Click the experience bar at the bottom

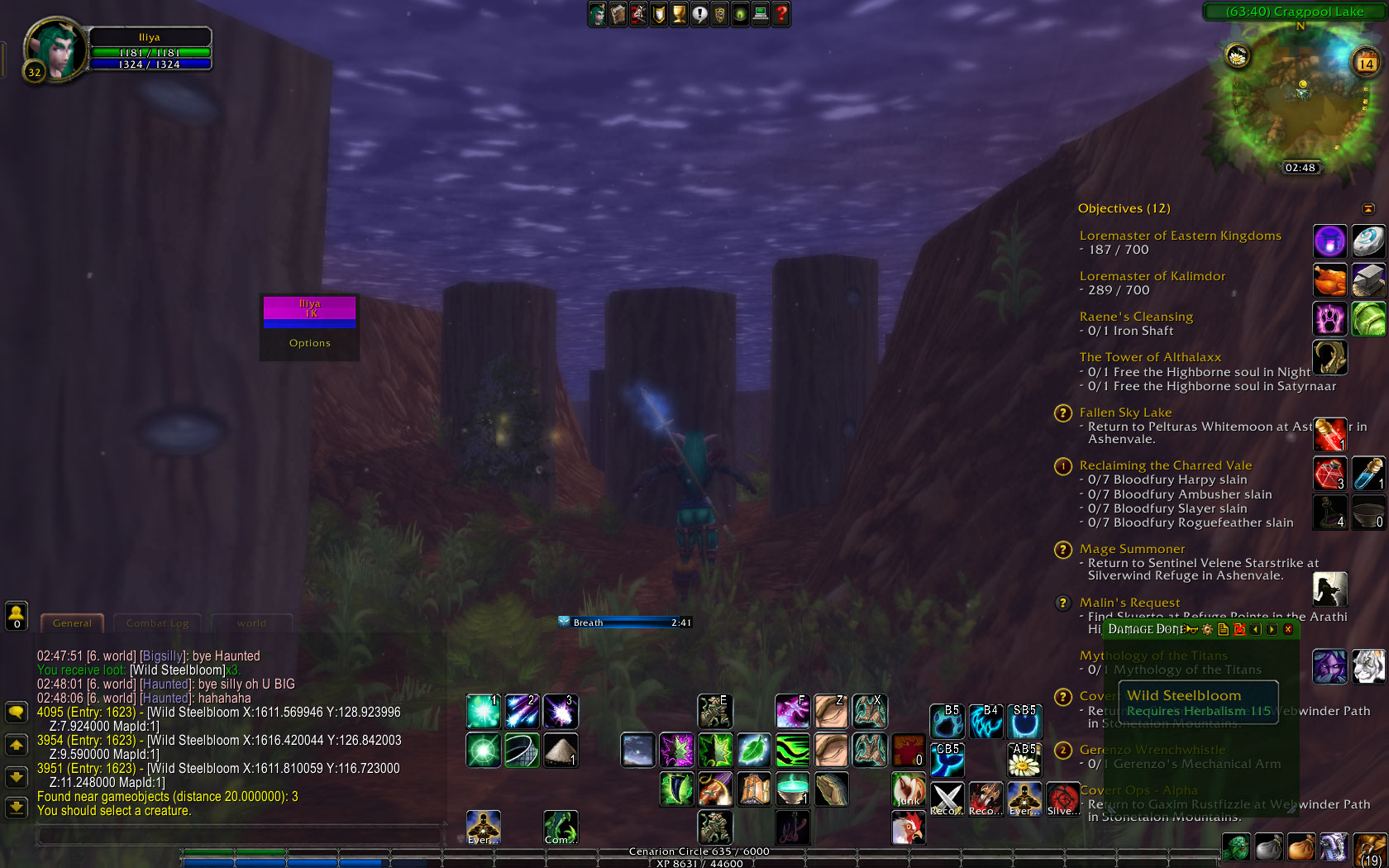[x=694, y=862]
